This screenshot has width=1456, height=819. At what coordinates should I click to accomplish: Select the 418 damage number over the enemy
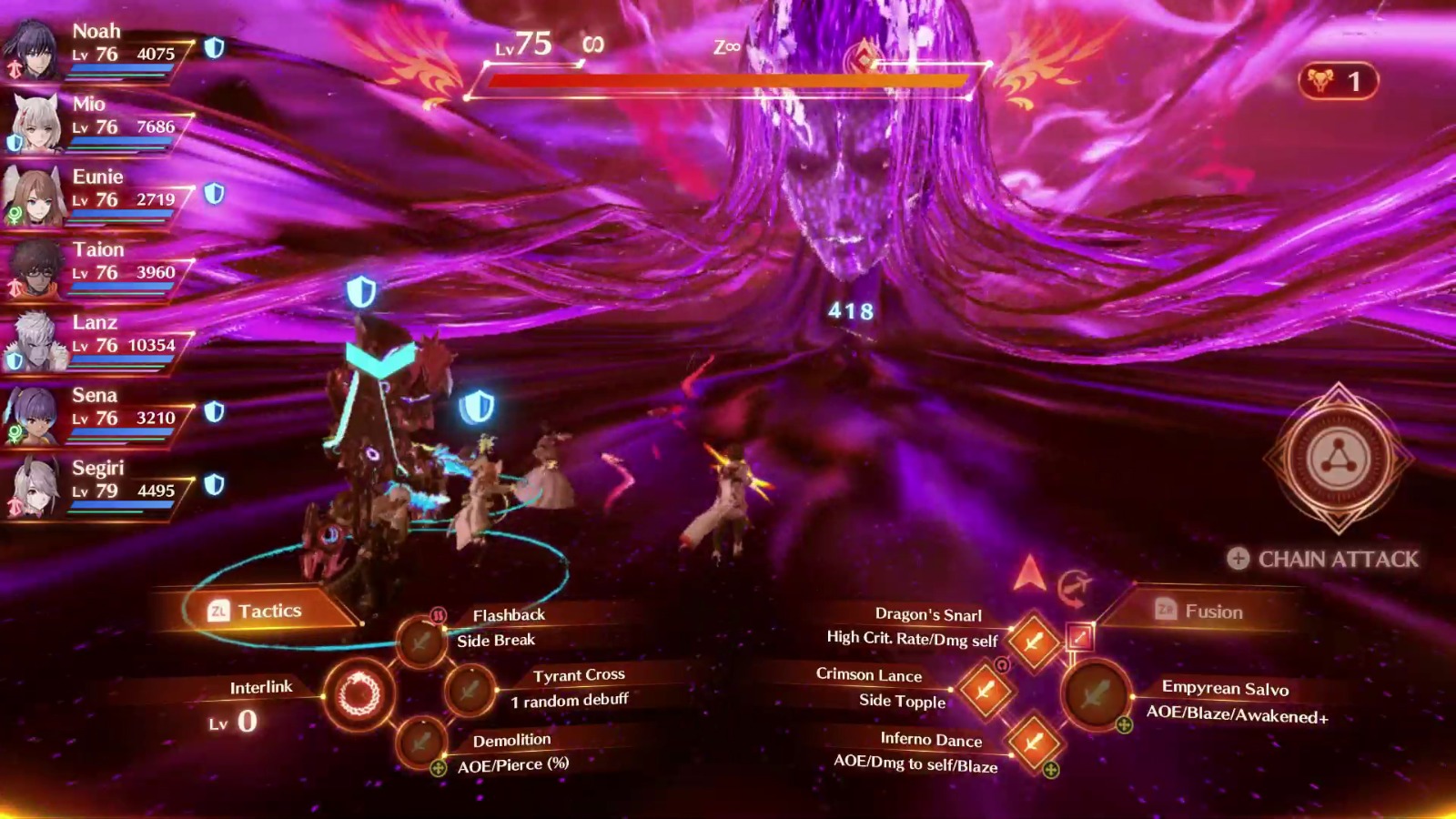pyautogui.click(x=850, y=310)
